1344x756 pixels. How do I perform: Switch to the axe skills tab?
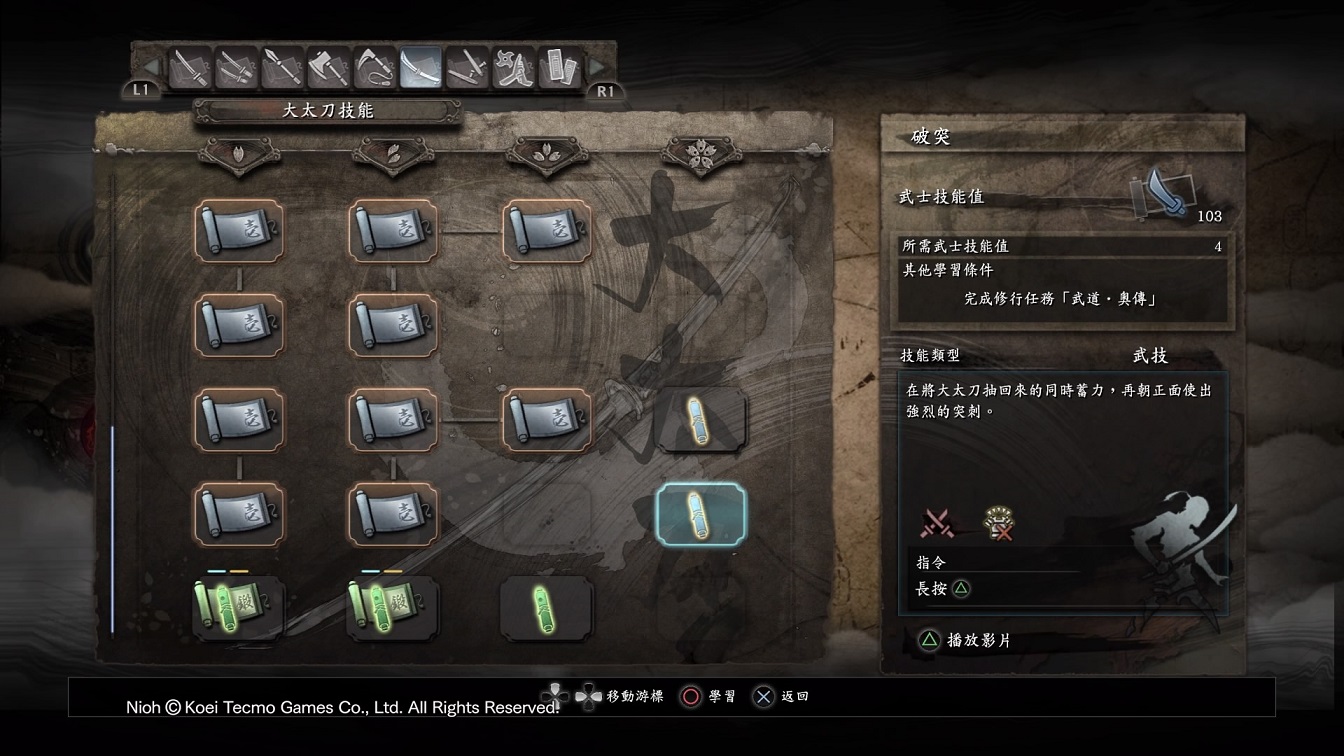(328, 68)
